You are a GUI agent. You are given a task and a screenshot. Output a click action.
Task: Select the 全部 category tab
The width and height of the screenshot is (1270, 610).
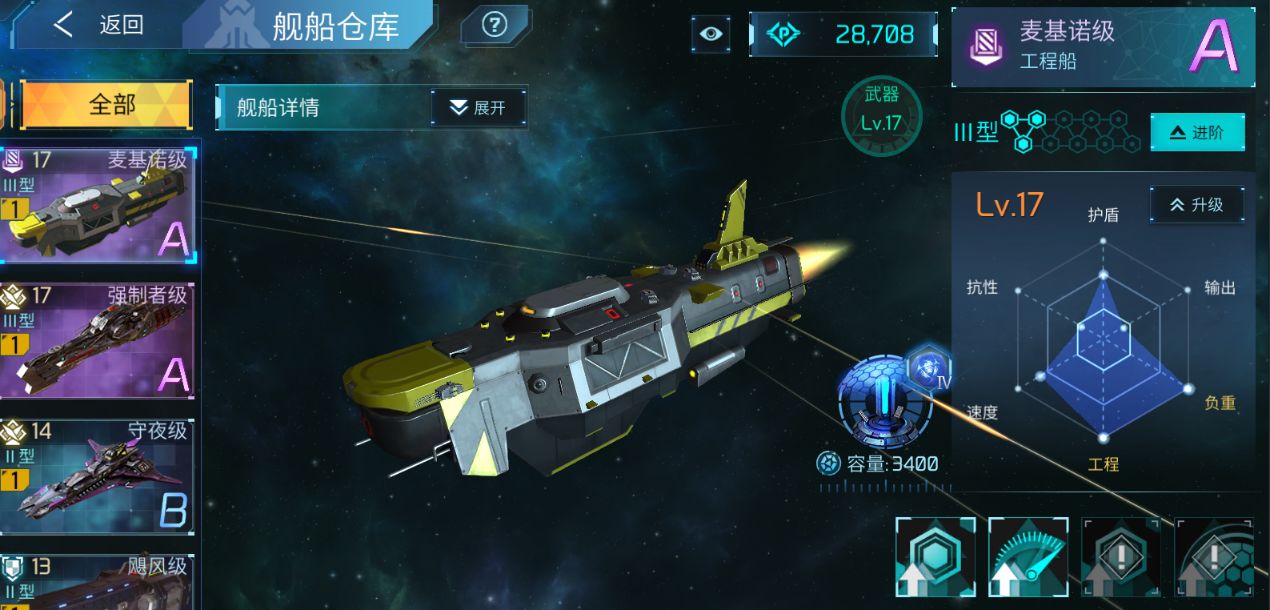pyautogui.click(x=106, y=105)
